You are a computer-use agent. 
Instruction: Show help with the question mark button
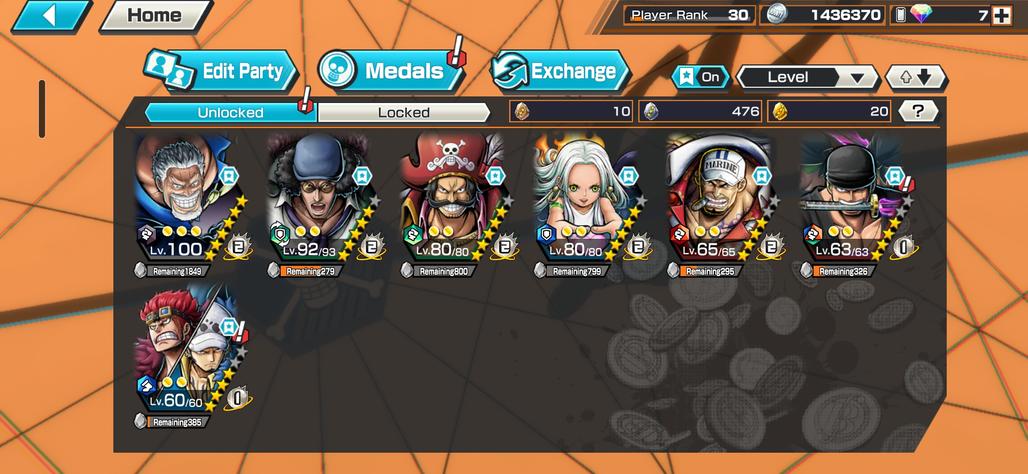[x=917, y=111]
